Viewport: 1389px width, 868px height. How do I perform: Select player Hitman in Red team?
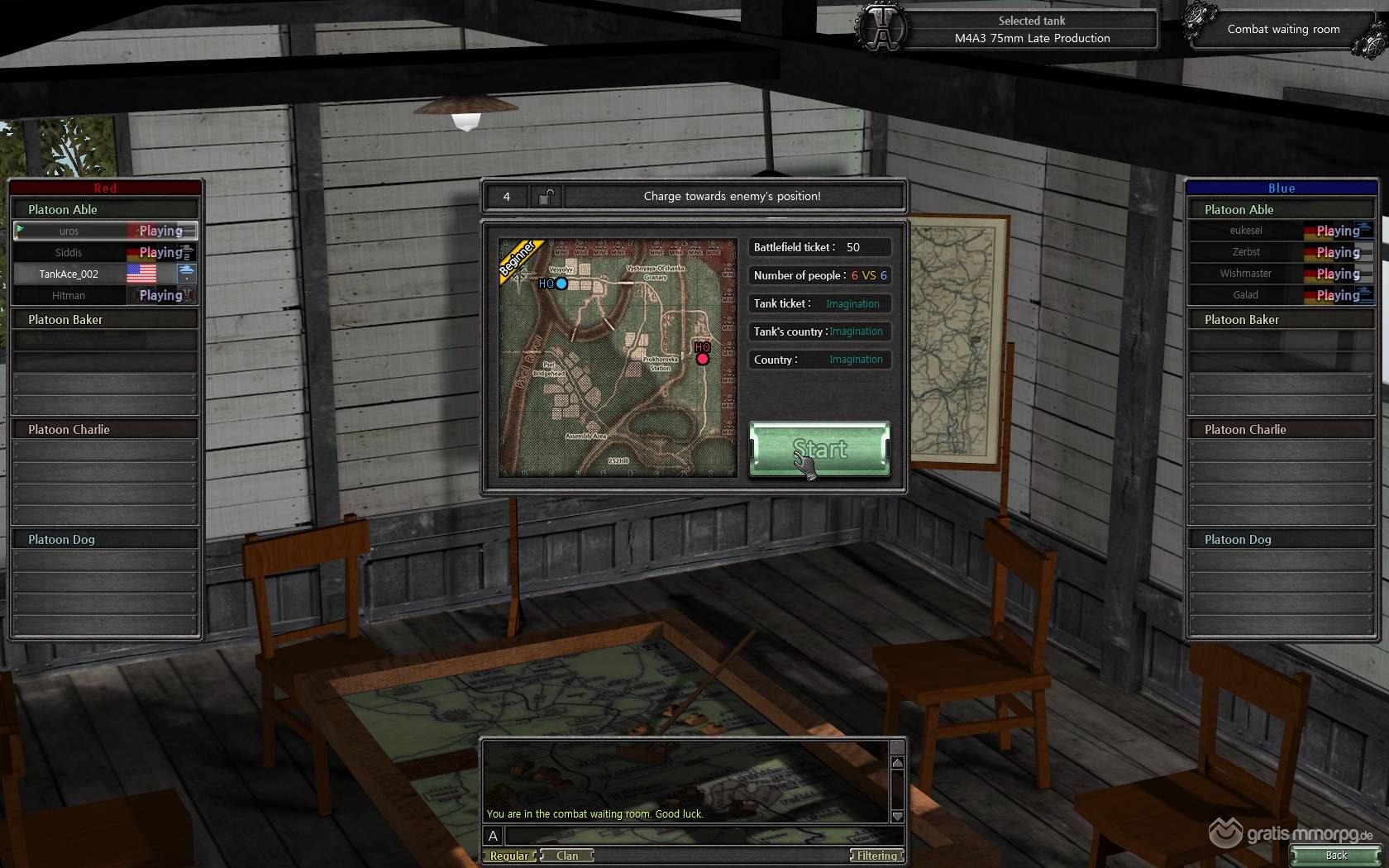[x=69, y=296]
